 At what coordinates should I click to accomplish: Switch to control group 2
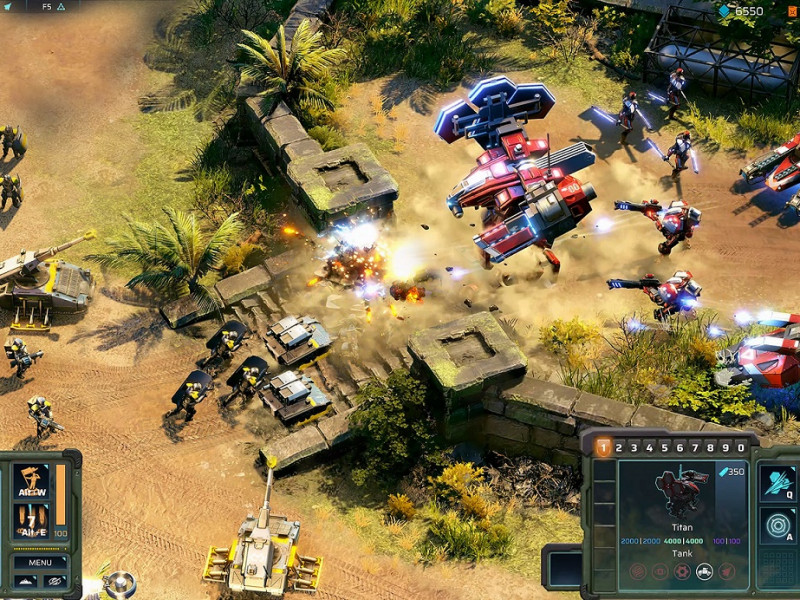point(620,447)
